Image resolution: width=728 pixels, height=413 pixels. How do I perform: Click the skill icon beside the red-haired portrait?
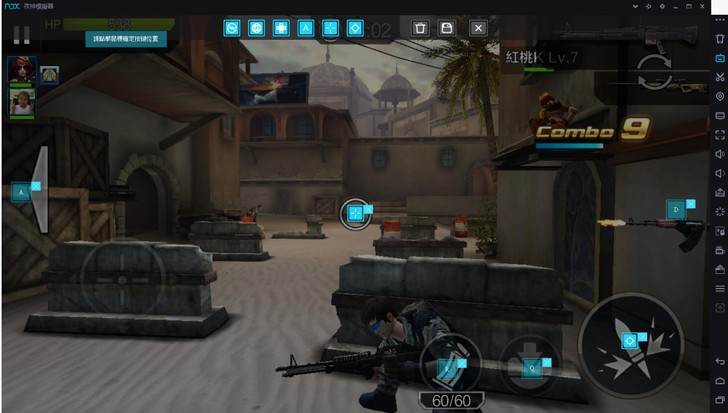click(x=49, y=74)
